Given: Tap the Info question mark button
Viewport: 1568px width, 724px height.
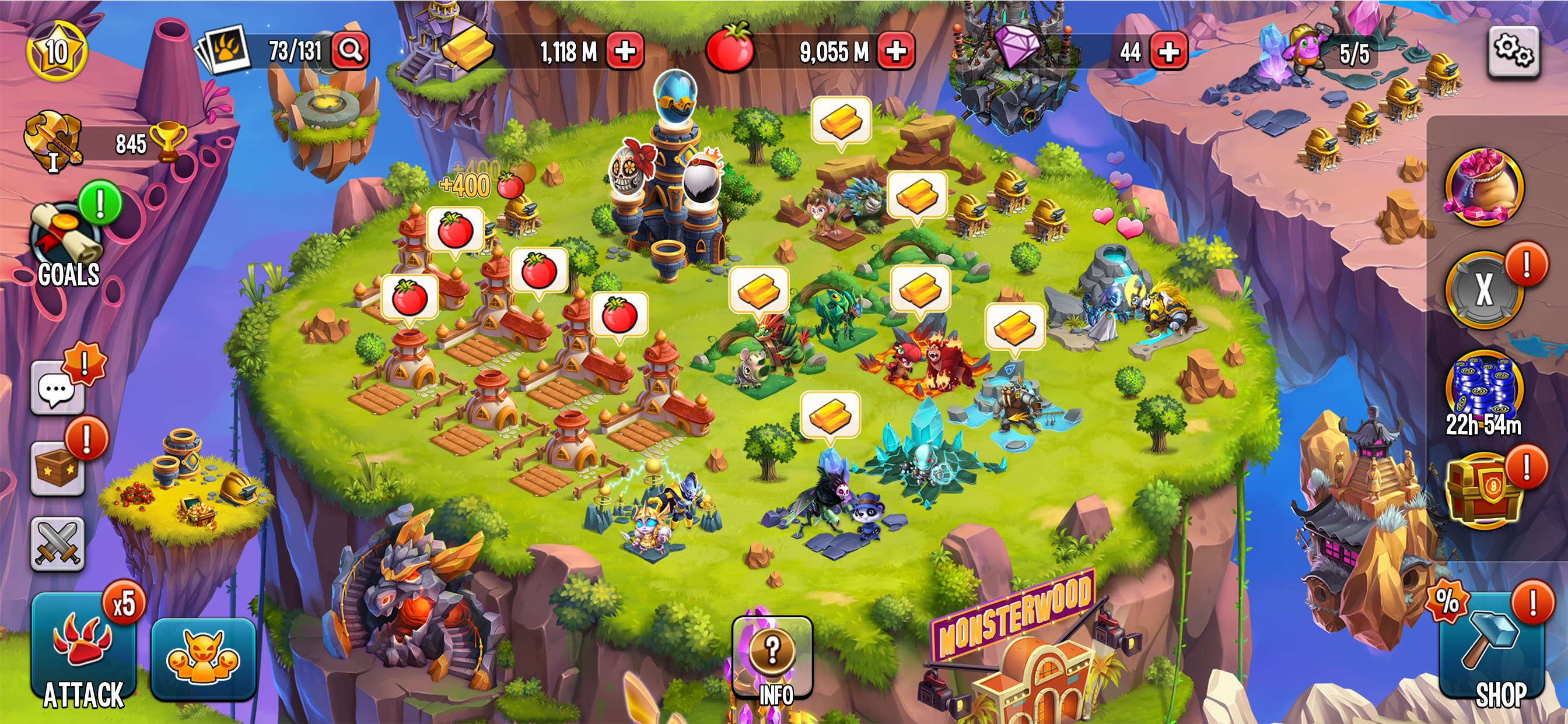Looking at the screenshot, I should pos(772,657).
